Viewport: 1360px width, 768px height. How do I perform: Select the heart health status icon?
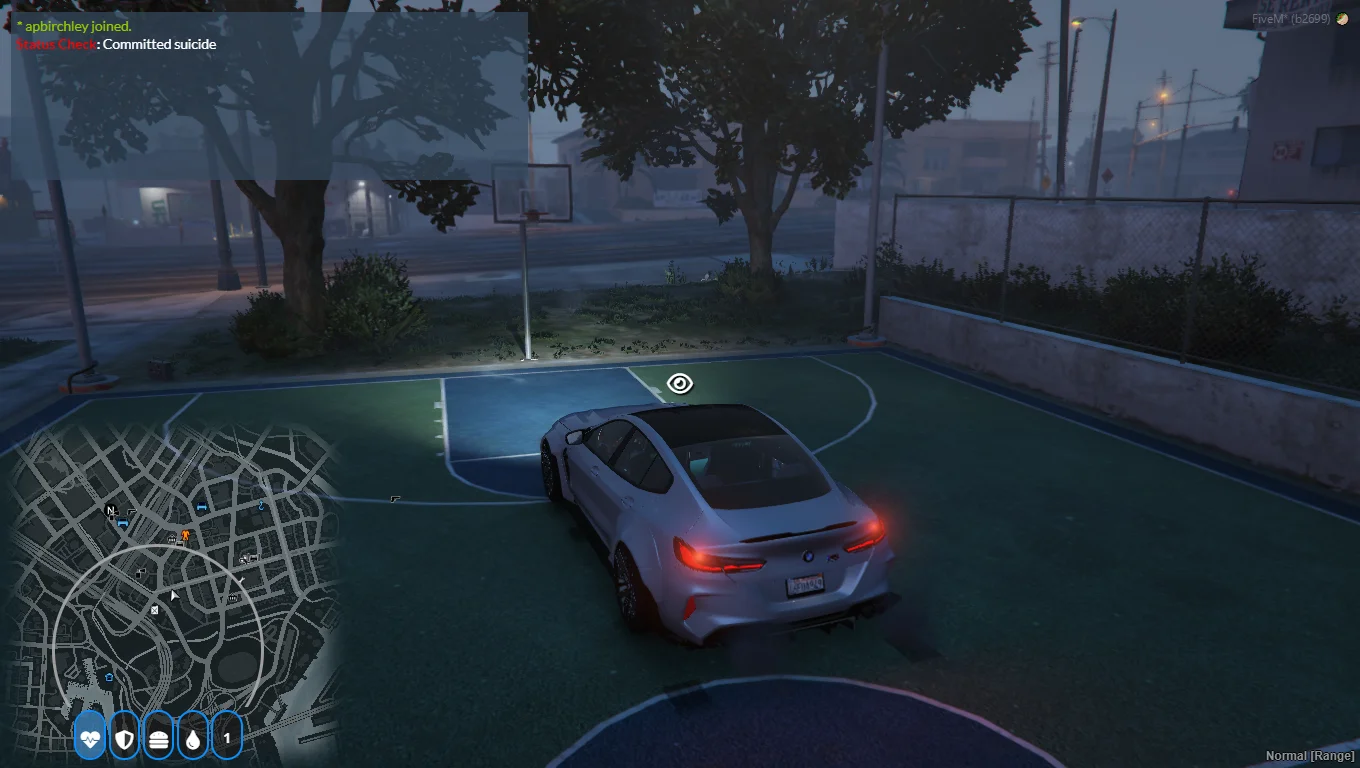90,739
